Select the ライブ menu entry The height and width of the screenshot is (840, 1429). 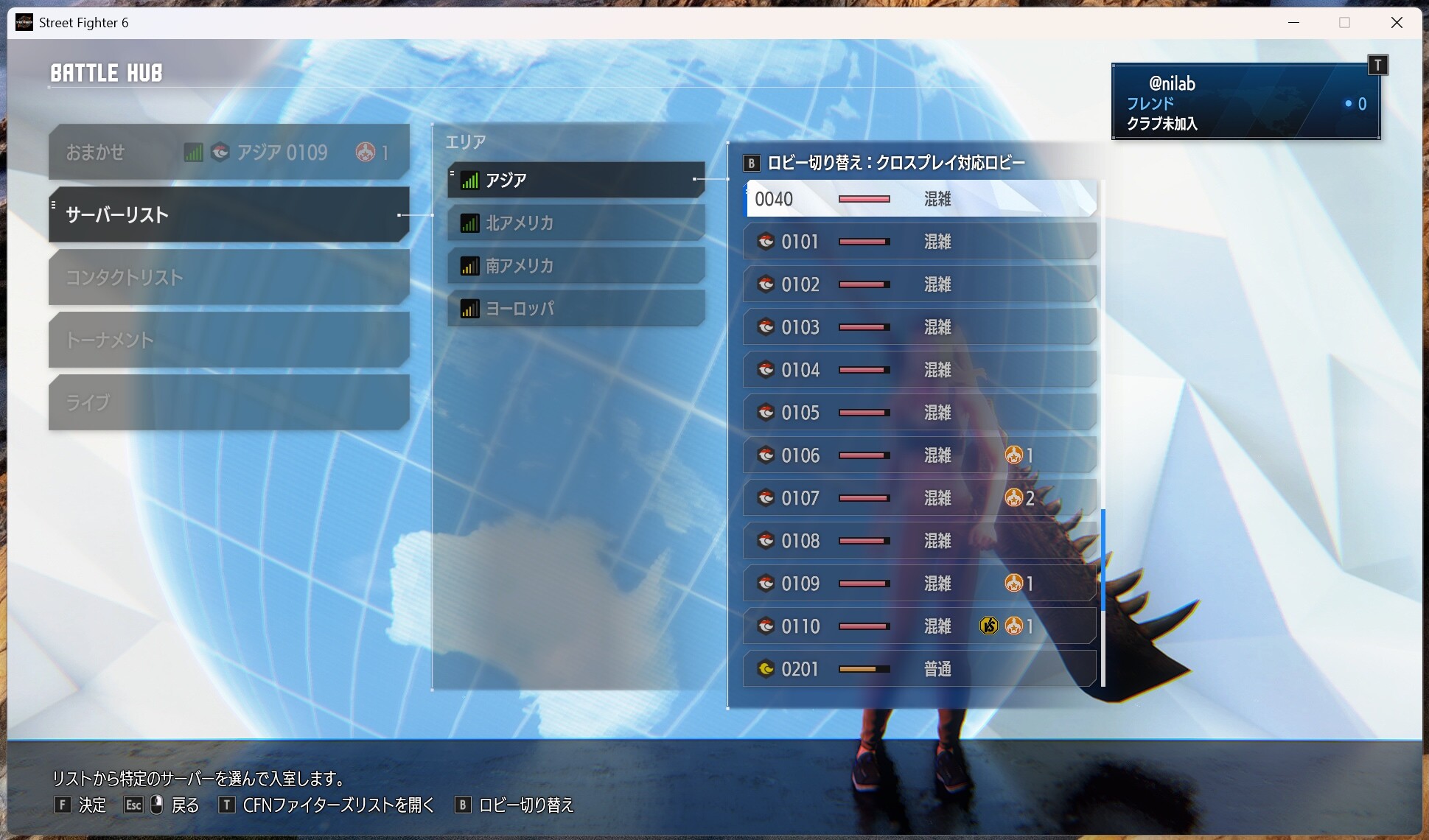[228, 402]
